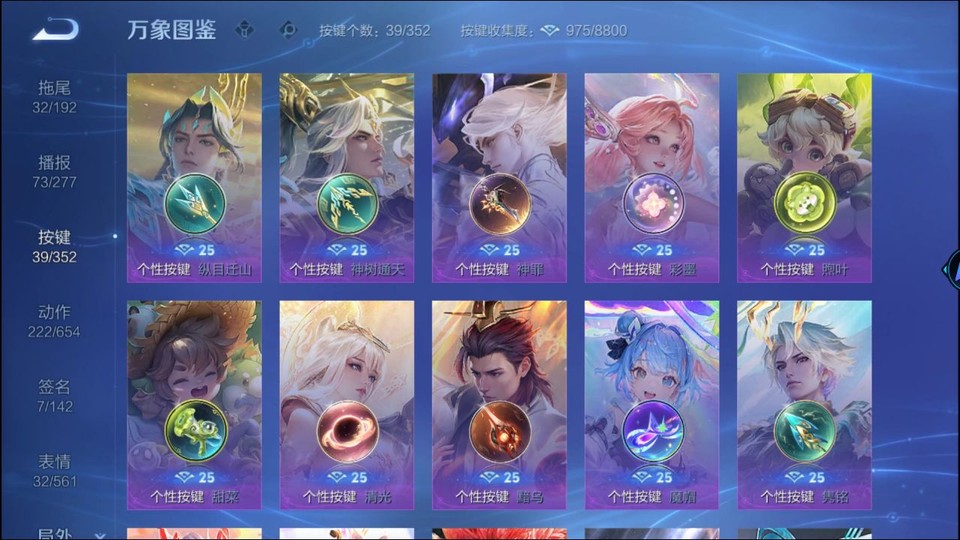Select the 按键 category tab

tap(54, 246)
